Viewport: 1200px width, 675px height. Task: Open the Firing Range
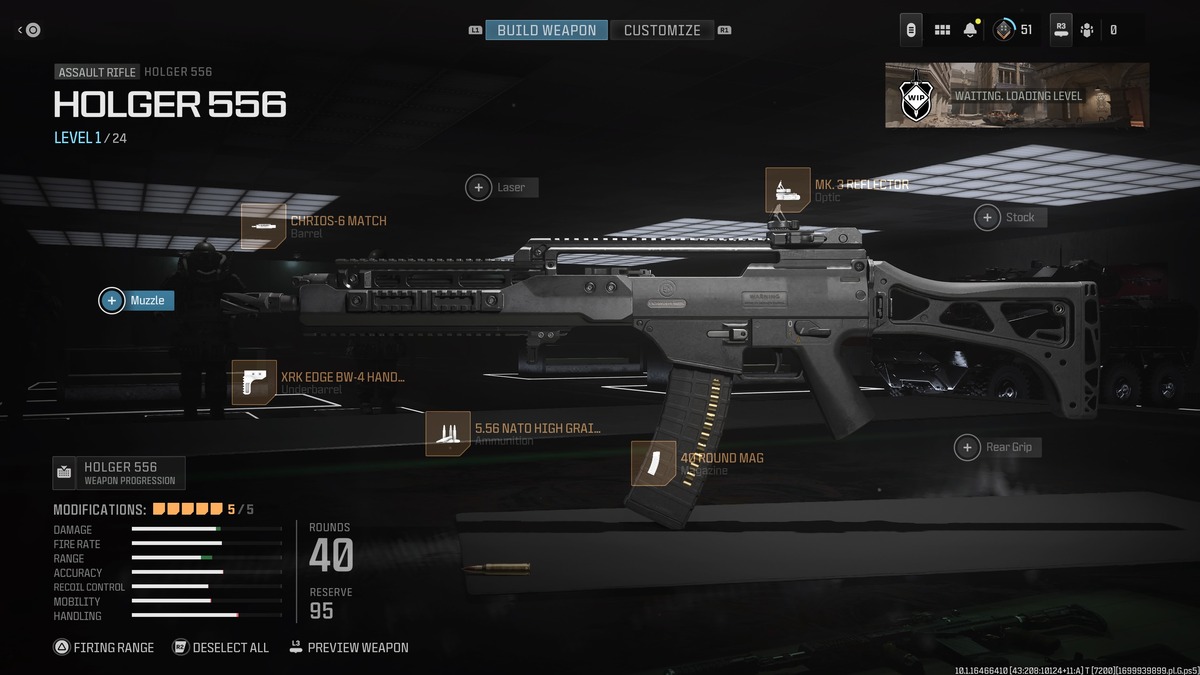click(104, 647)
